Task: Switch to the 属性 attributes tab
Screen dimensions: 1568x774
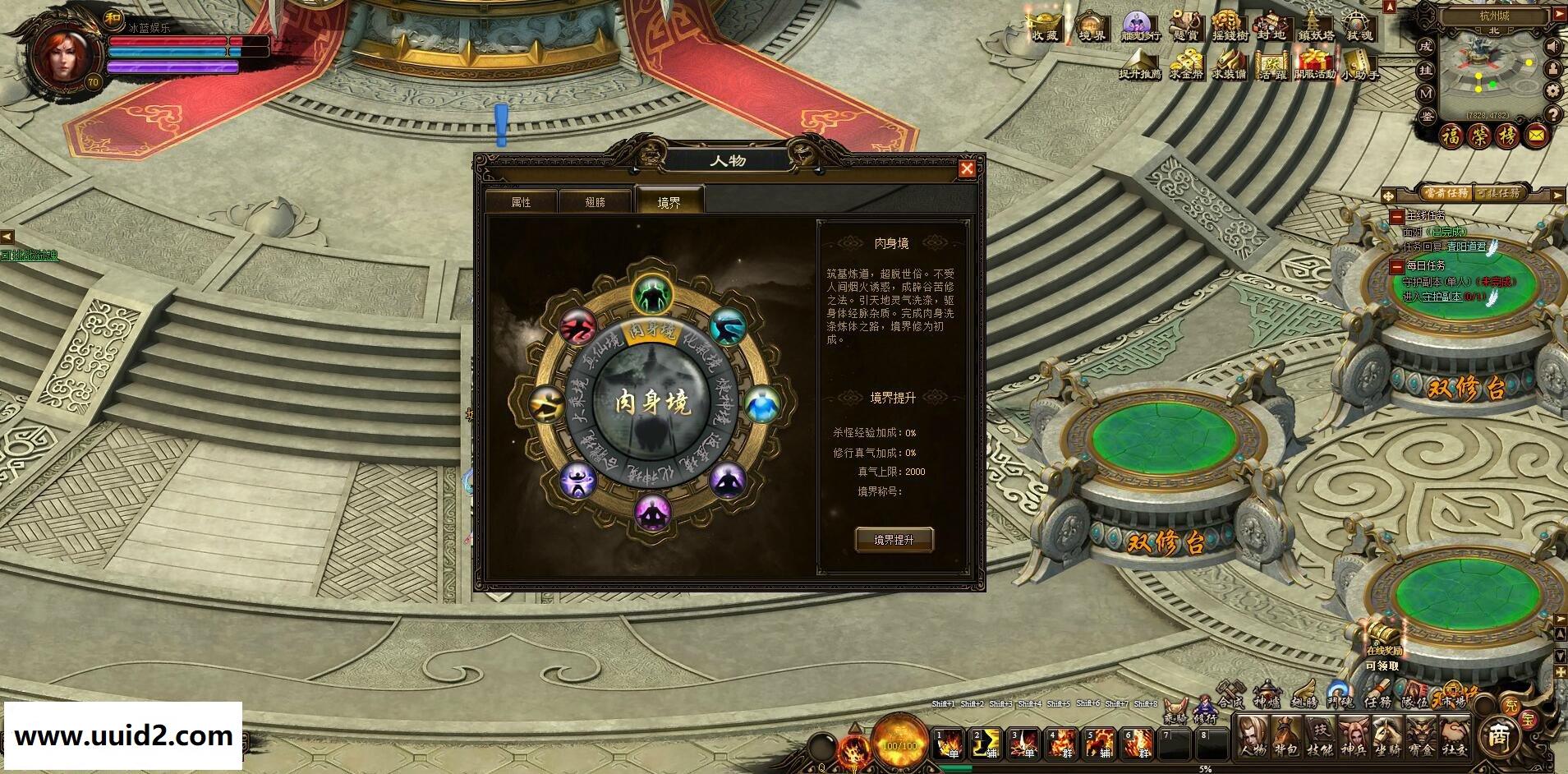Action: point(521,202)
